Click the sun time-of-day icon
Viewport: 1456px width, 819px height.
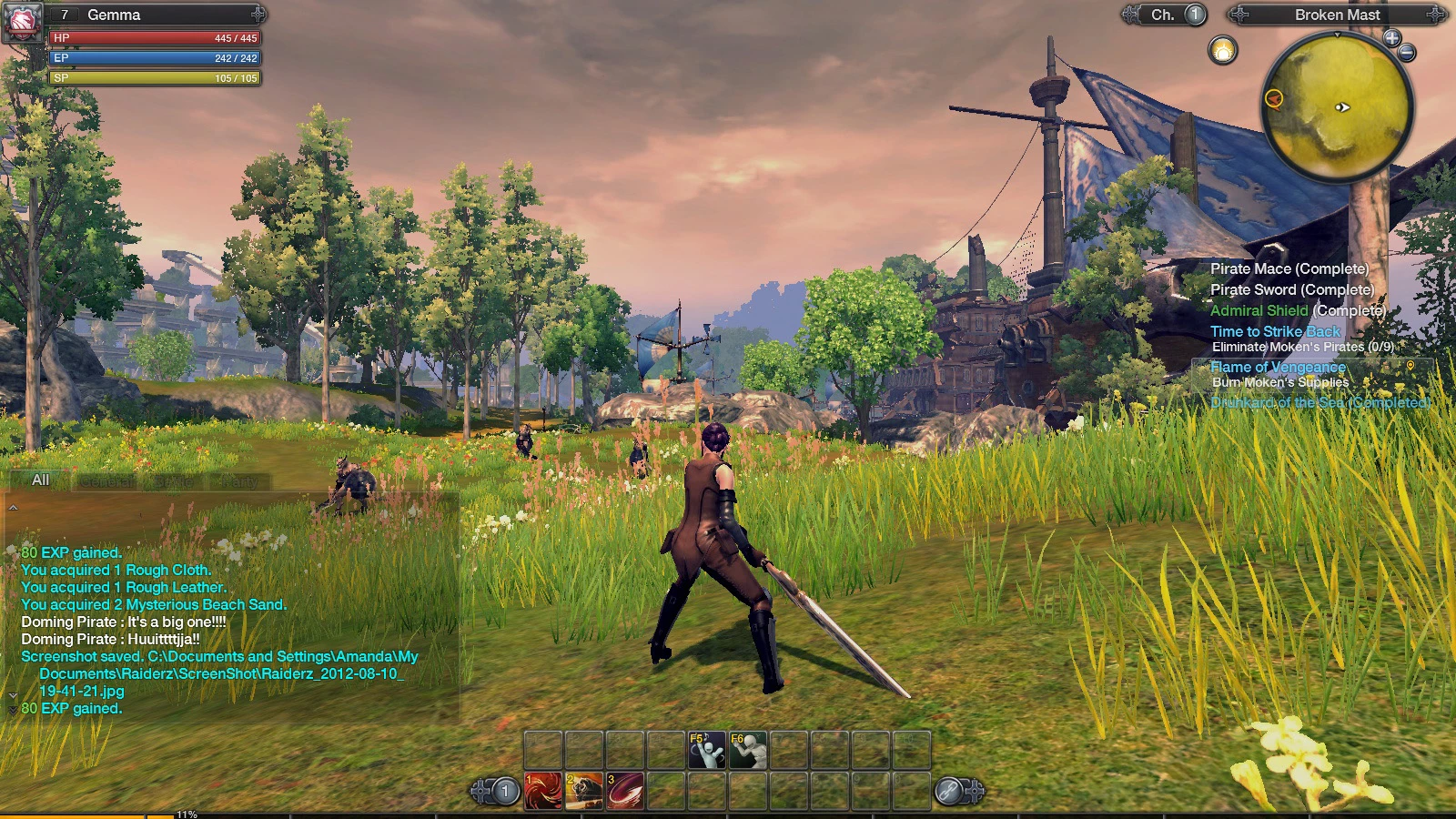coord(1223,50)
